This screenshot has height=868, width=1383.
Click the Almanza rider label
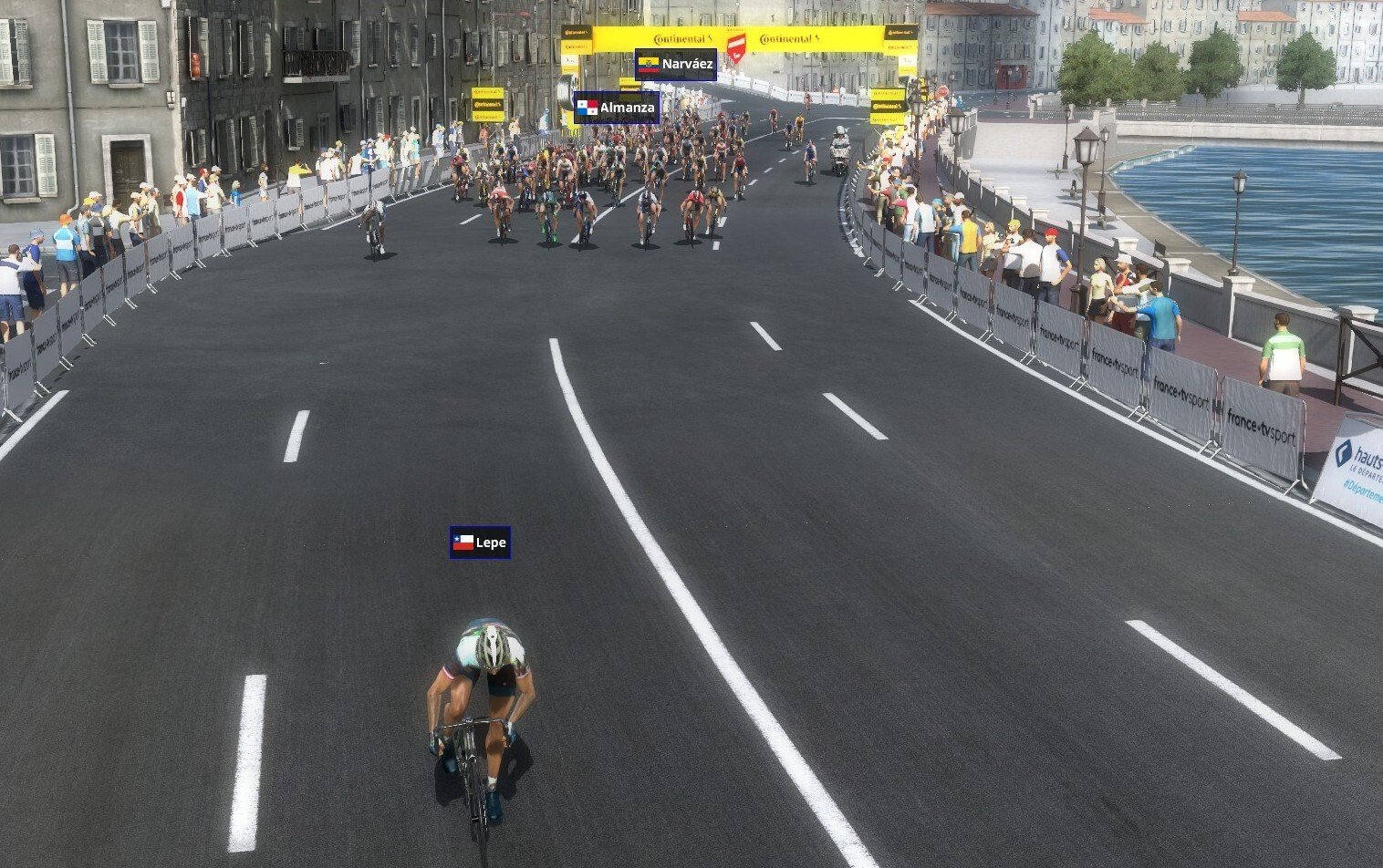616,108
